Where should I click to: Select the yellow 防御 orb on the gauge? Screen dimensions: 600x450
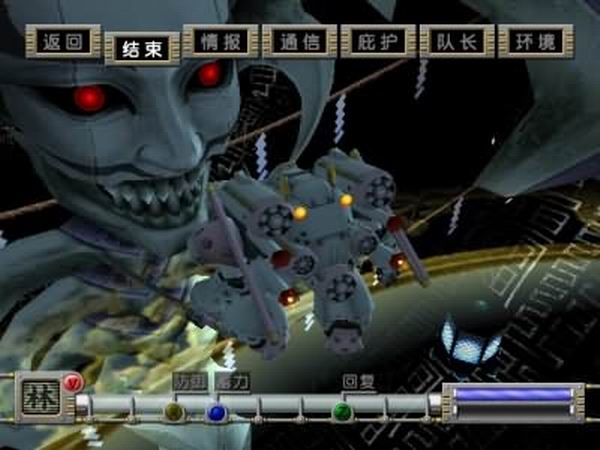[174, 411]
